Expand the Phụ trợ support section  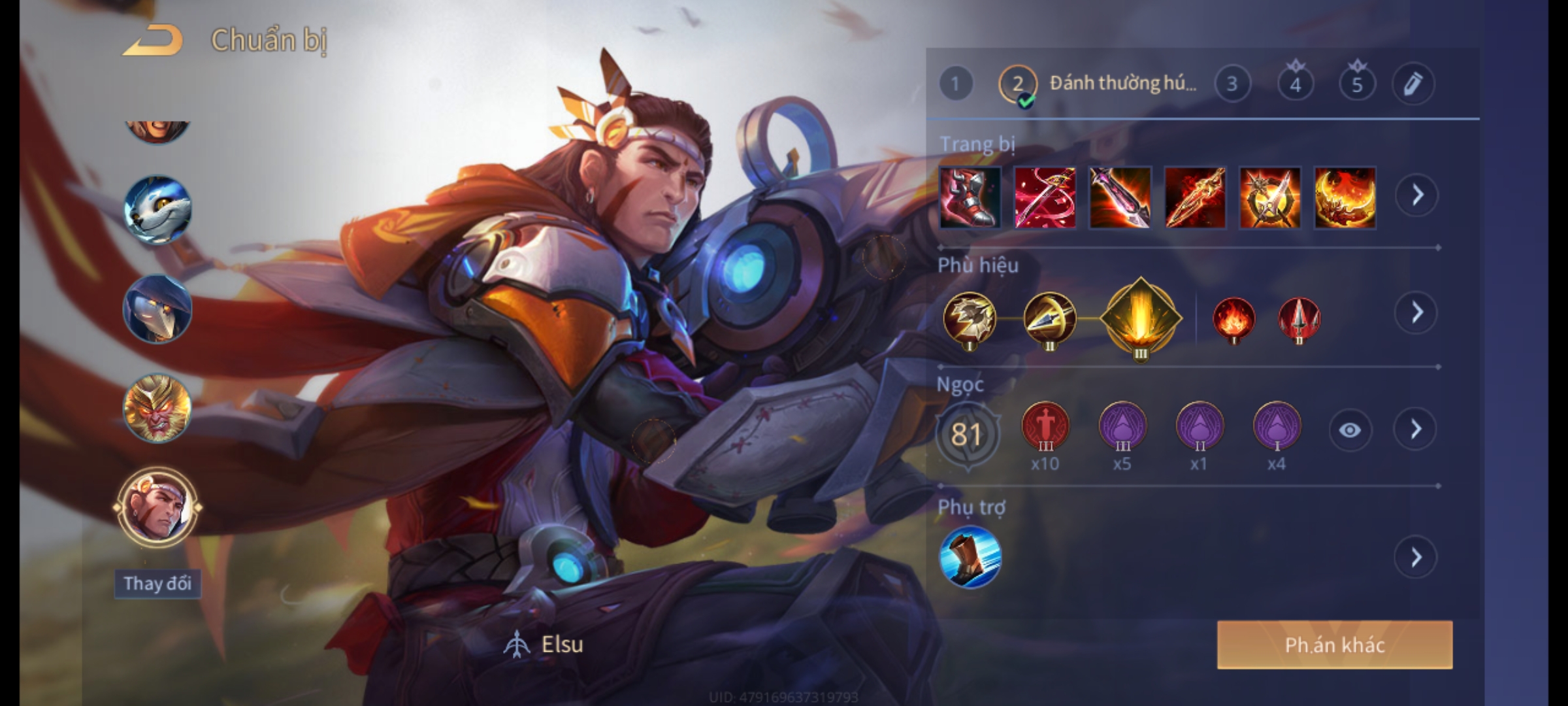pos(1416,558)
